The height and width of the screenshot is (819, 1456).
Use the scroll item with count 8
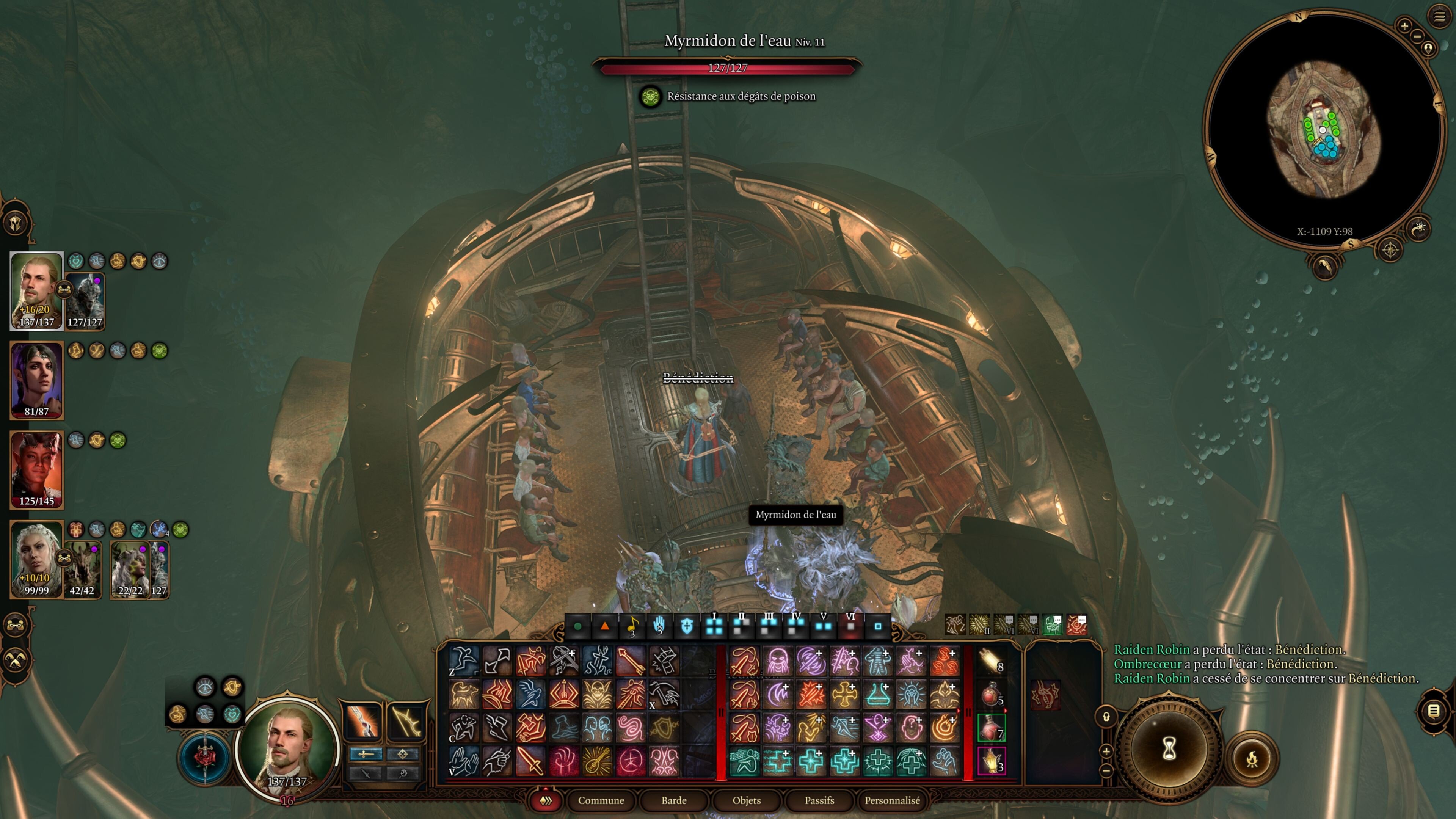pos(991,661)
